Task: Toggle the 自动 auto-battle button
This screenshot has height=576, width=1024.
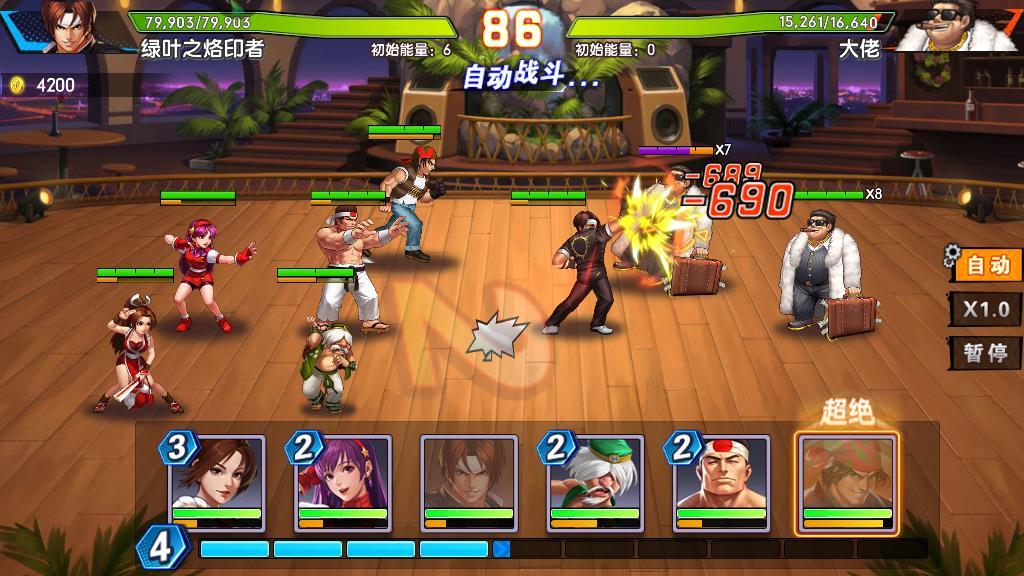Action: click(987, 265)
